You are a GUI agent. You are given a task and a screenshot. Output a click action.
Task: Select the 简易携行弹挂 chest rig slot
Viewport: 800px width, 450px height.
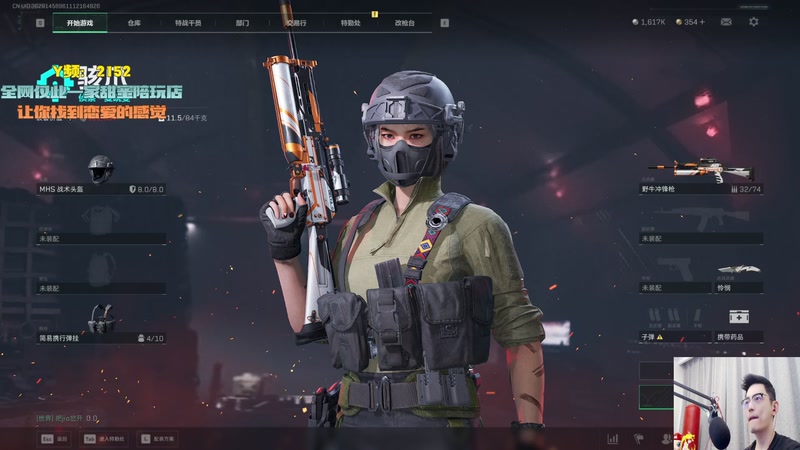coord(100,325)
